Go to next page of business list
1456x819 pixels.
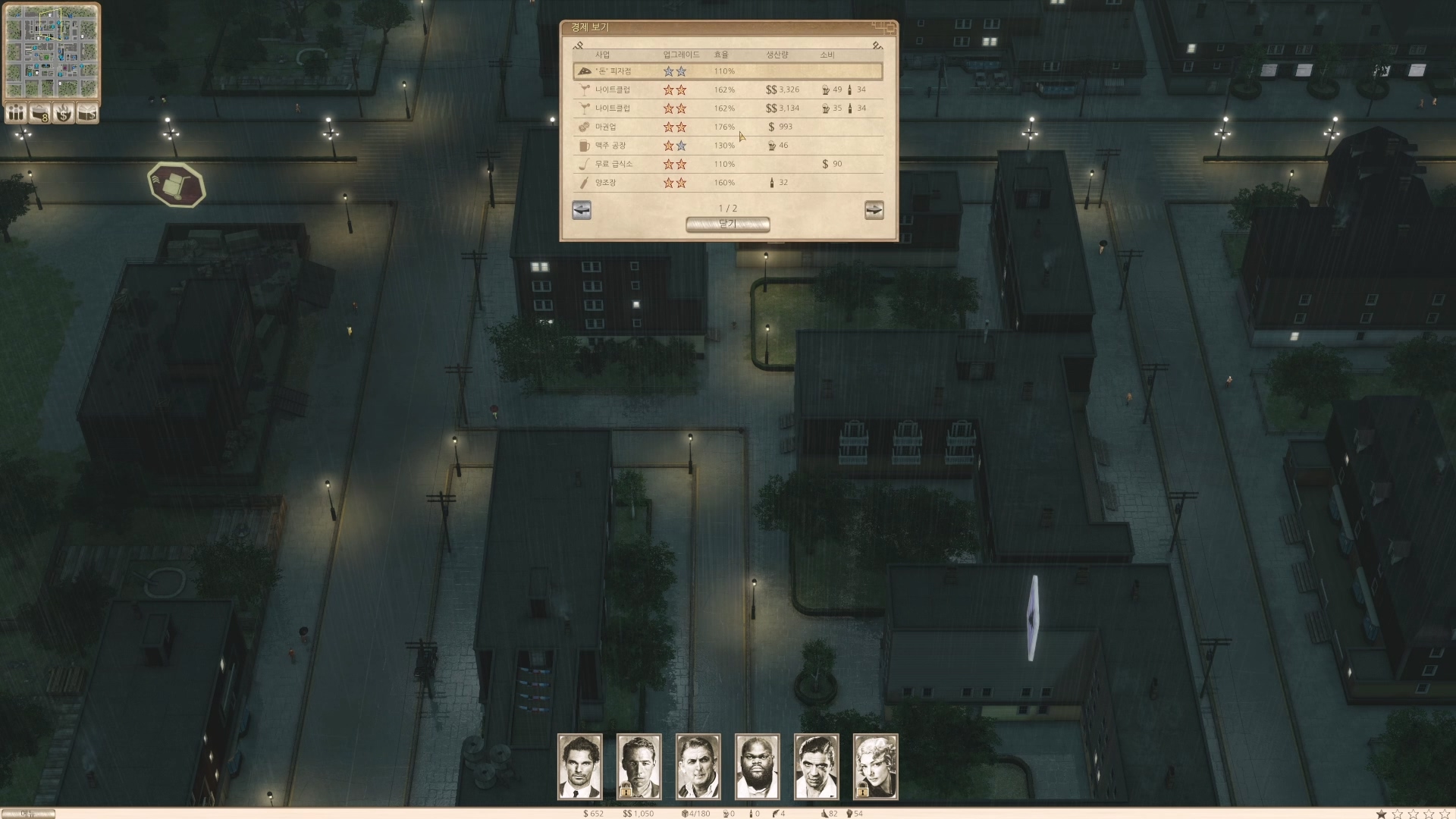pos(874,210)
